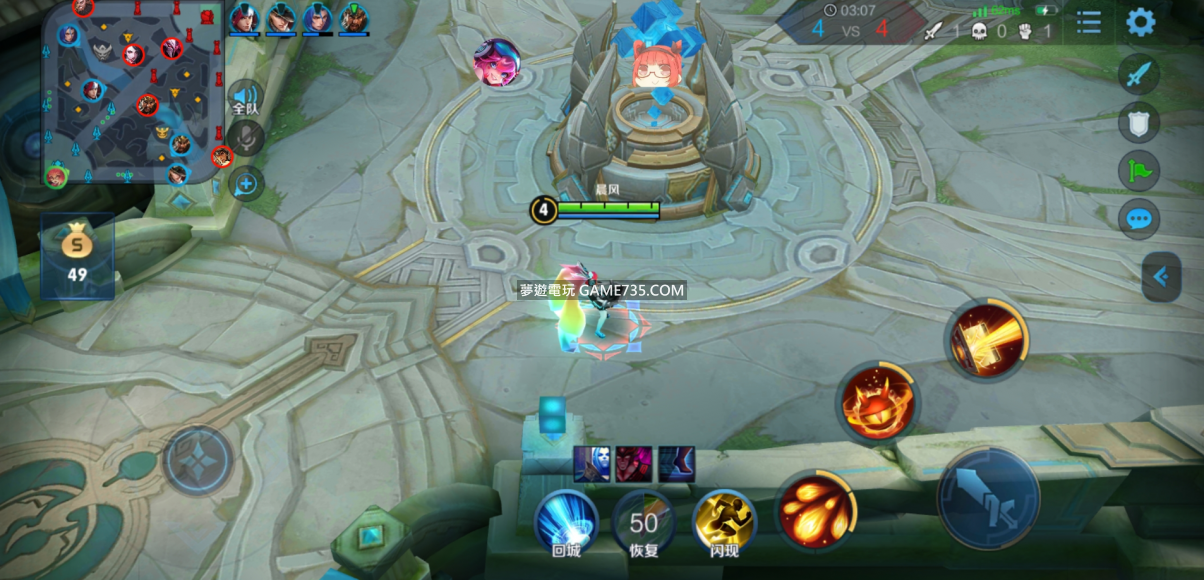Image resolution: width=1204 pixels, height=580 pixels.
Task: Collapse the signal panel with the arrow
Action: click(x=1161, y=277)
